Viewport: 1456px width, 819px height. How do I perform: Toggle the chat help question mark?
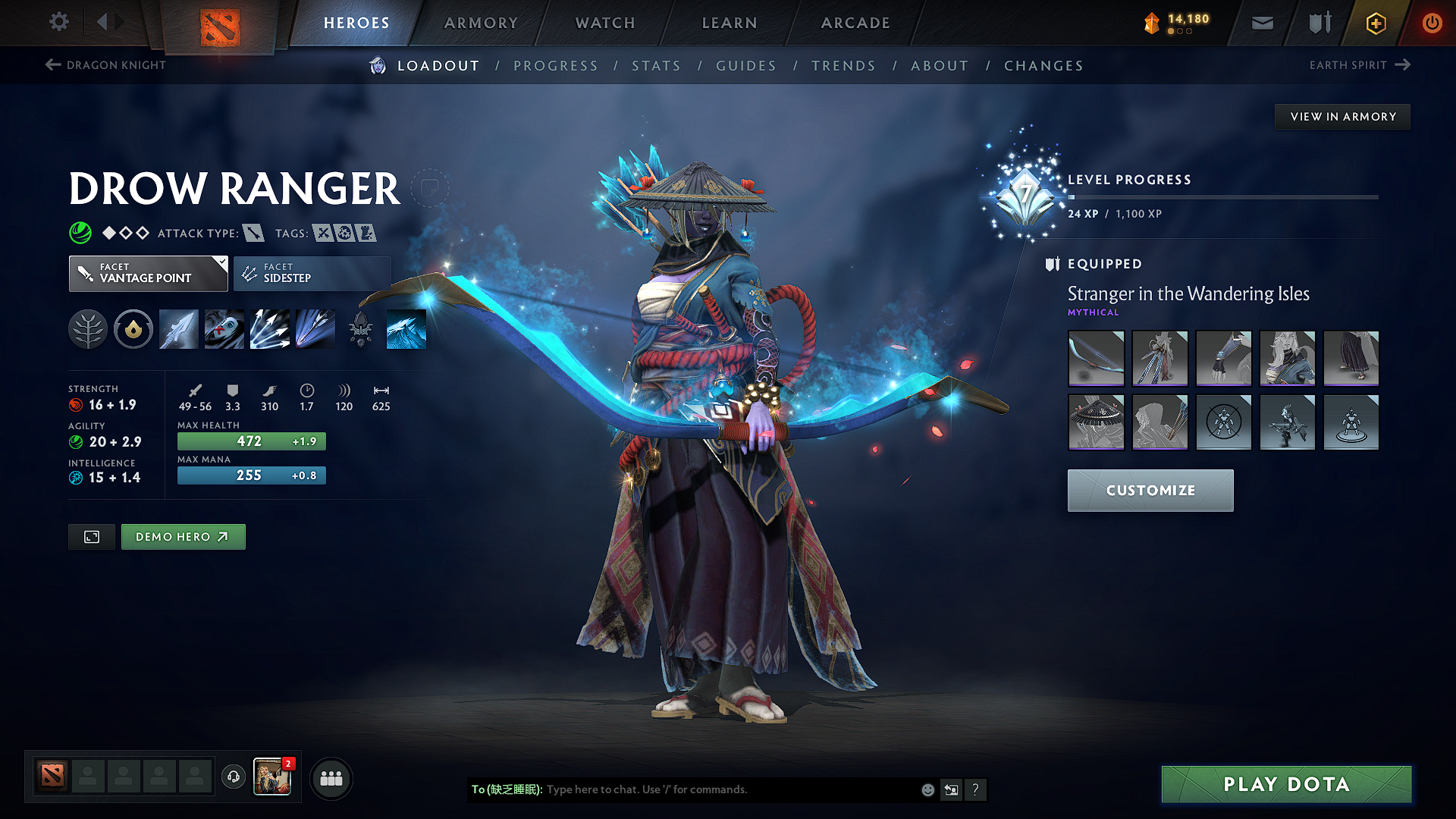point(976,789)
